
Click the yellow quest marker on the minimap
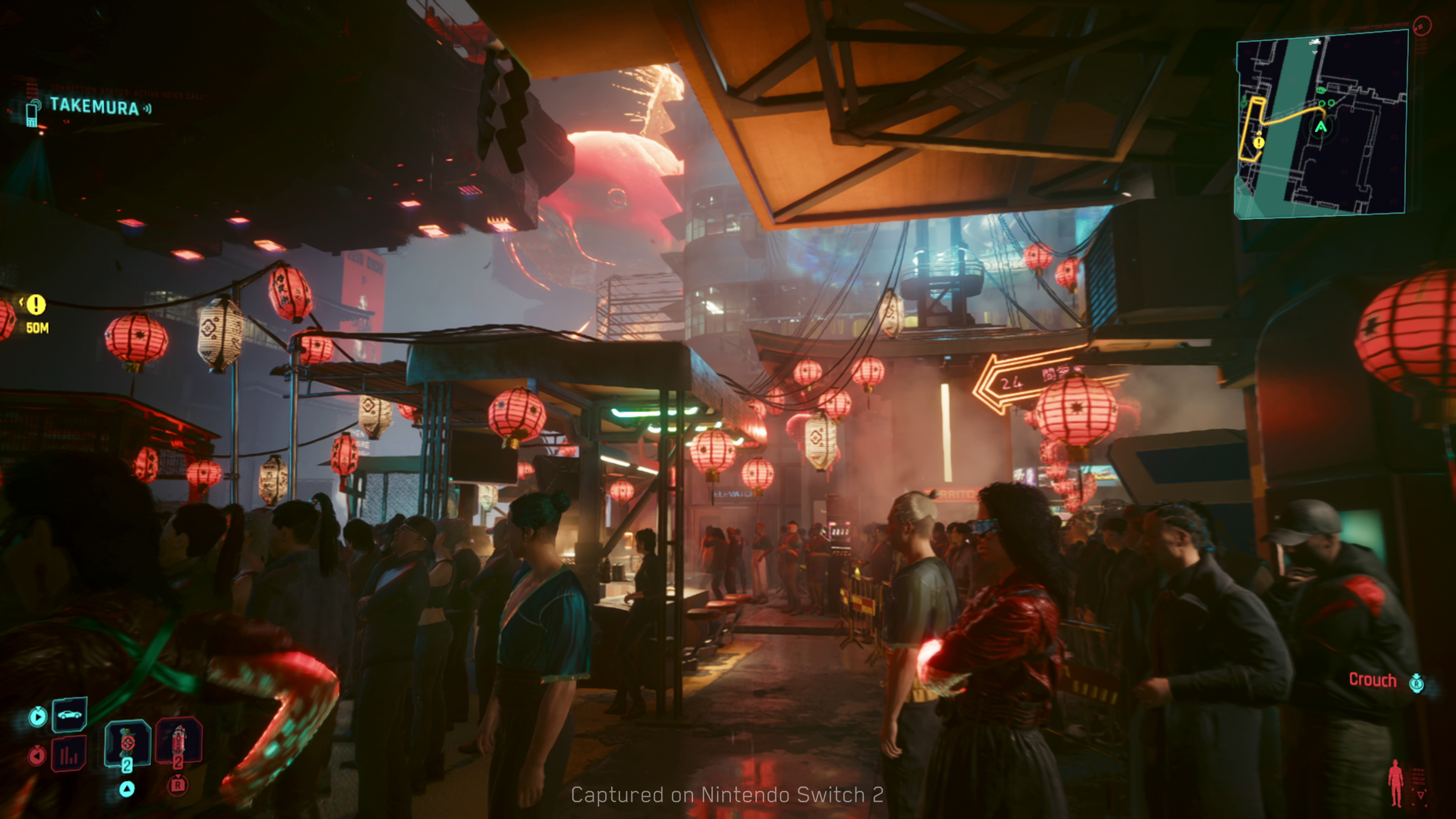(x=1259, y=143)
